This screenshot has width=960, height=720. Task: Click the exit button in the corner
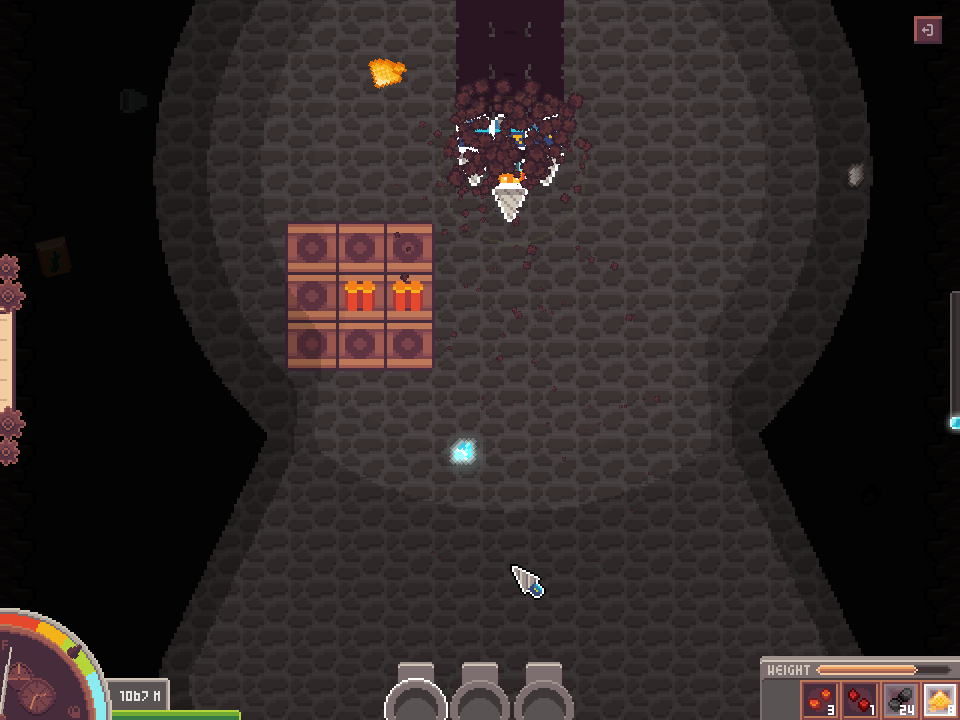point(927,30)
